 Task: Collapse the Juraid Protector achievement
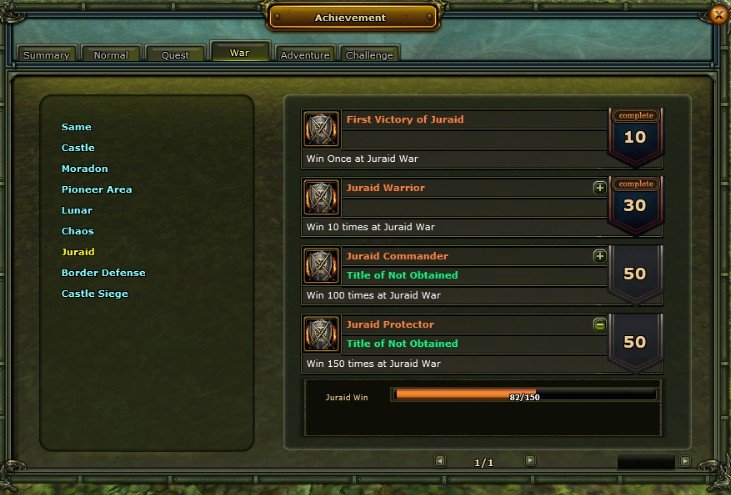coord(600,324)
